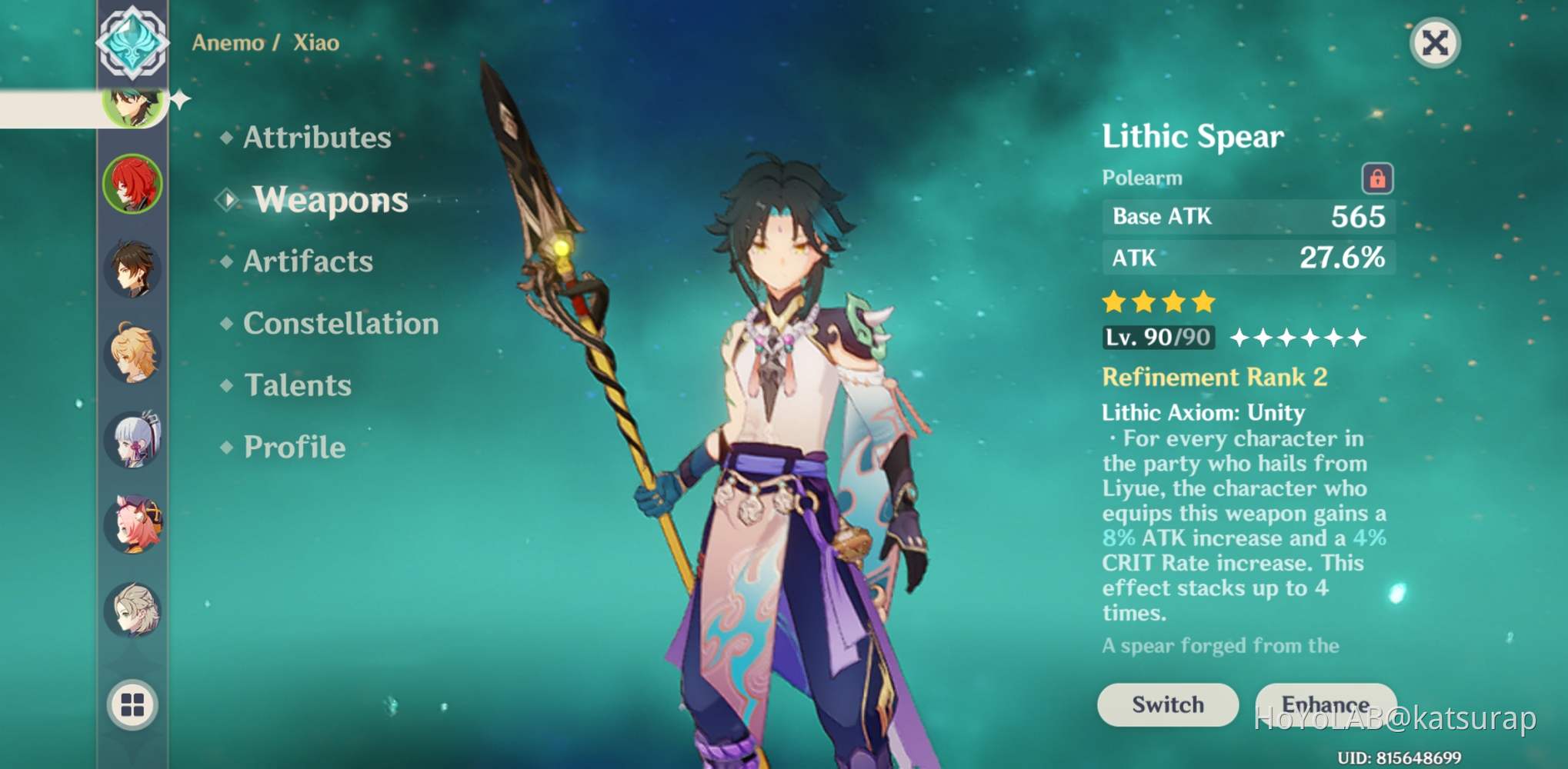Open the Attributes section
The width and height of the screenshot is (1568, 769).
click(x=316, y=138)
